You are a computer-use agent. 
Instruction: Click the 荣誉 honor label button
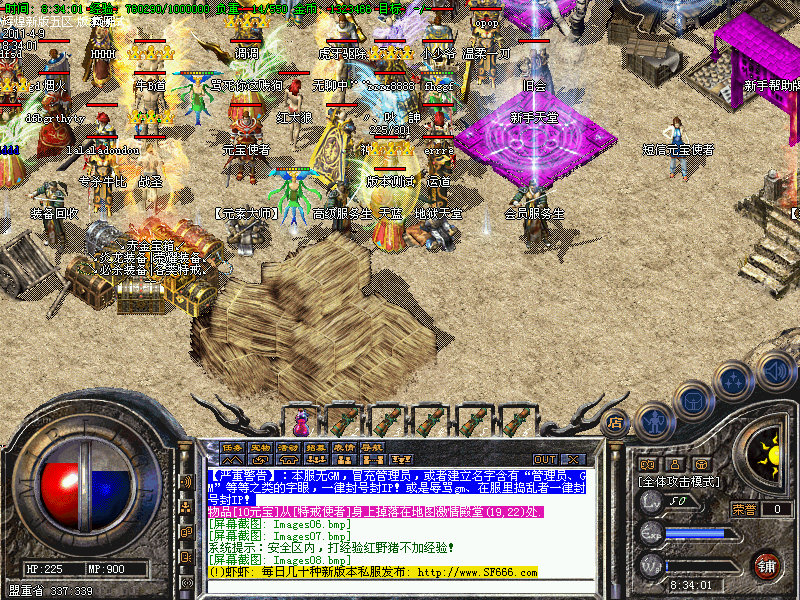[745, 509]
